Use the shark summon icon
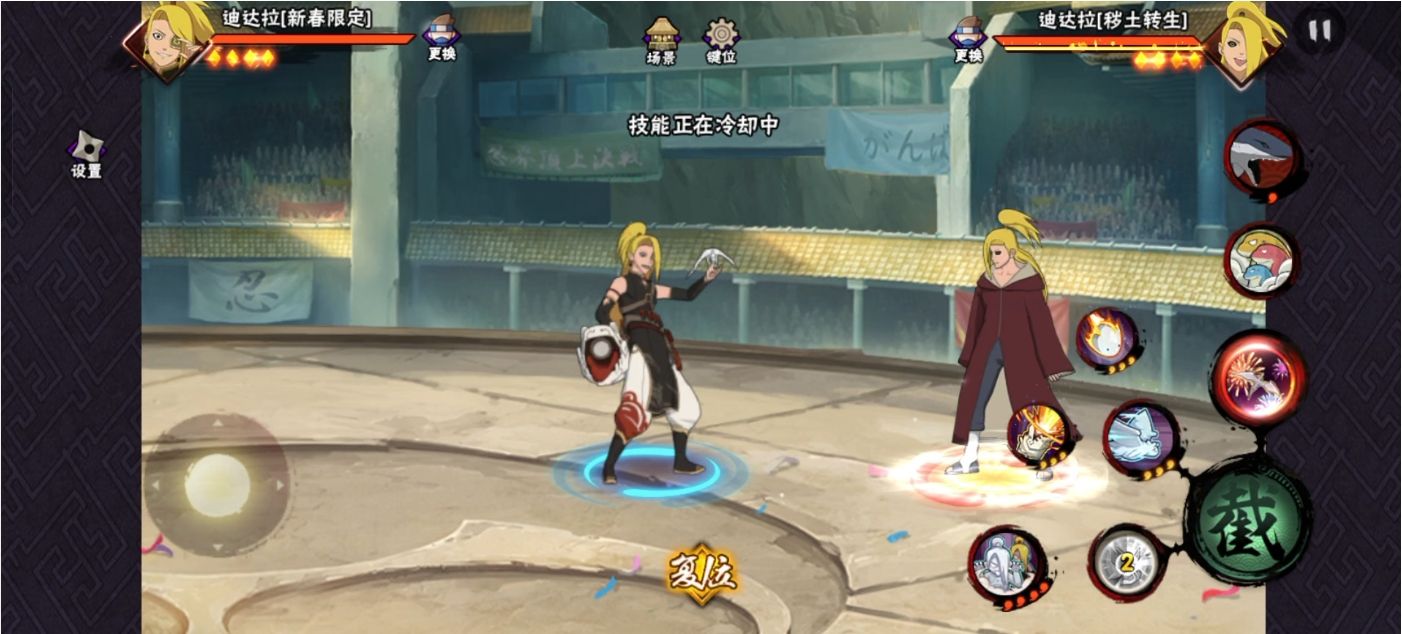Image resolution: width=1402 pixels, height=634 pixels. click(x=1261, y=158)
